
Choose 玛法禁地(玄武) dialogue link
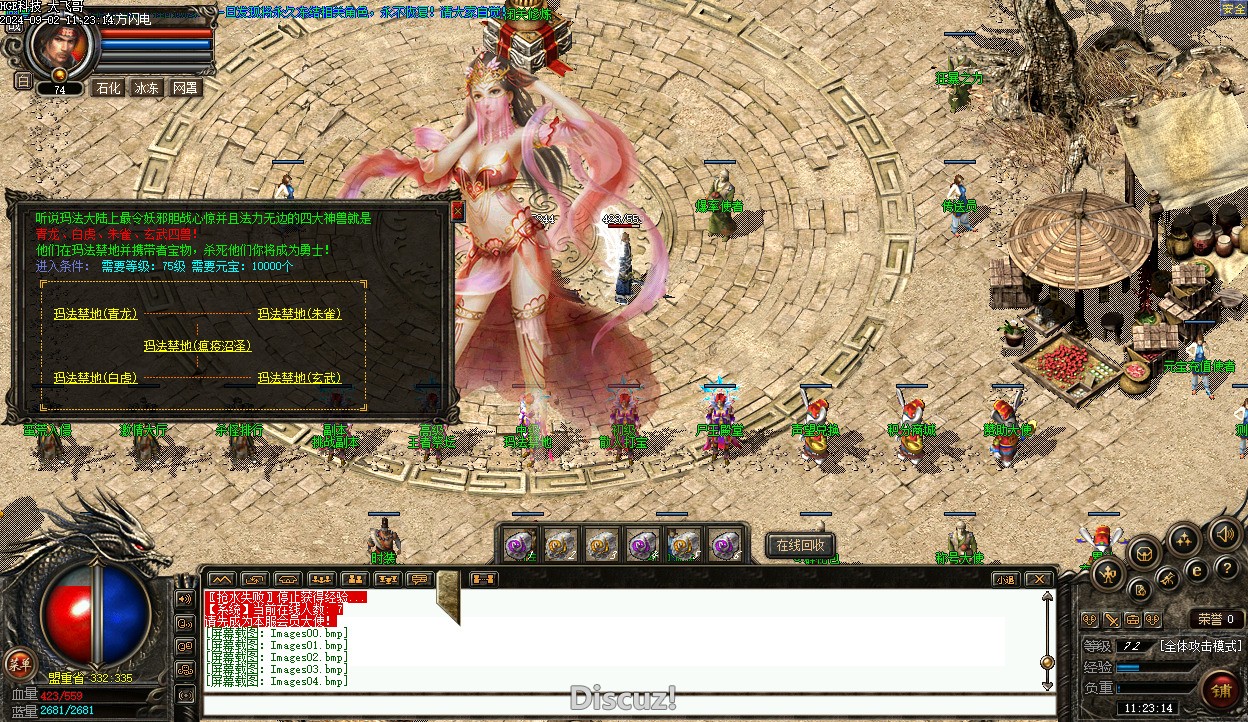tap(299, 378)
